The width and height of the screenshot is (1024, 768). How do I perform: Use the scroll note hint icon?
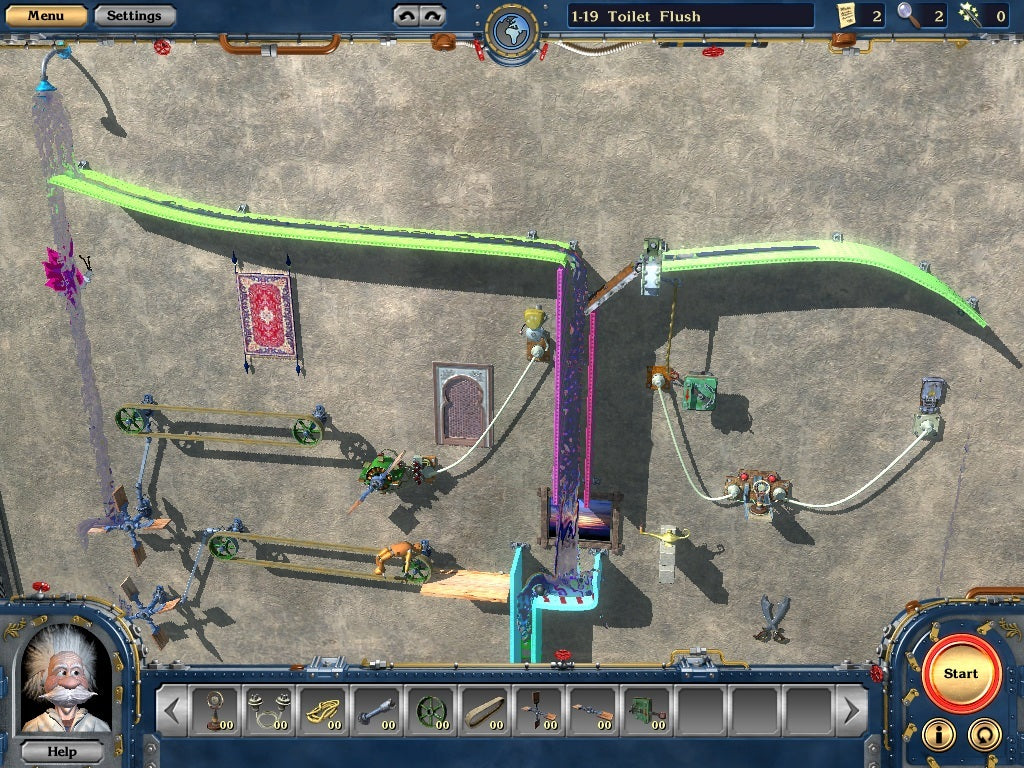pyautogui.click(x=847, y=14)
